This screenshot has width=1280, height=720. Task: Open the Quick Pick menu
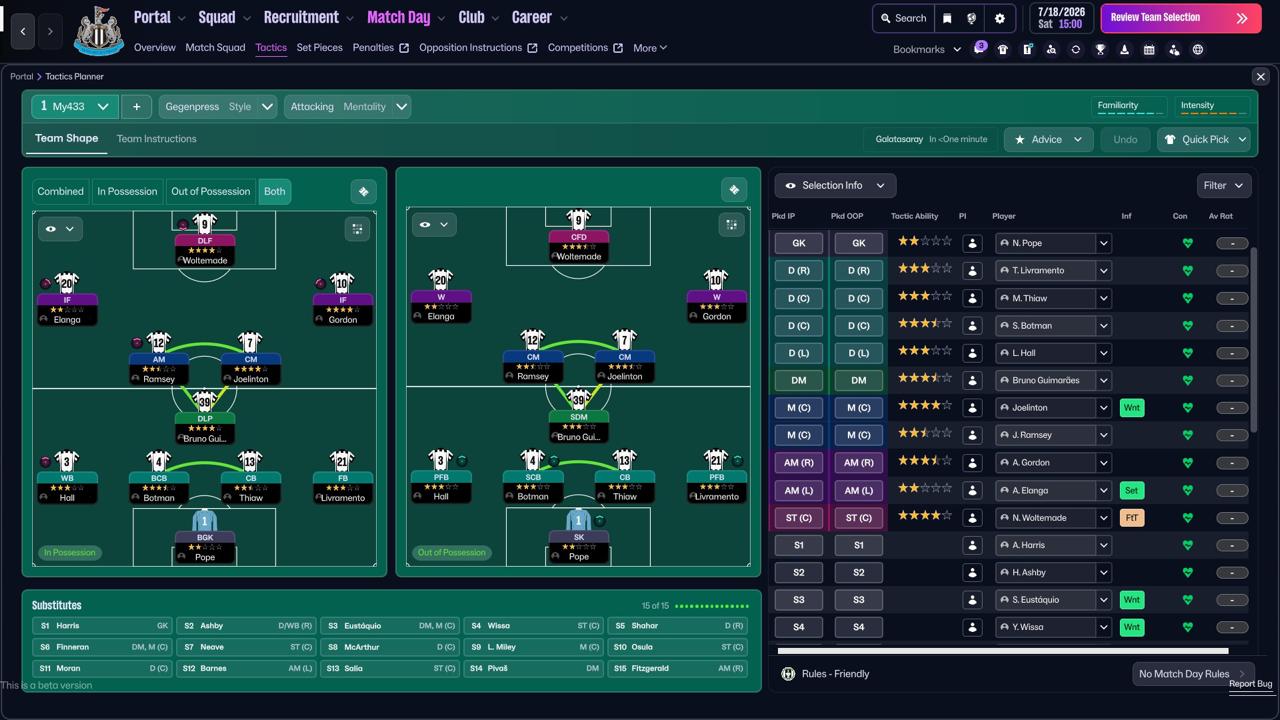[1205, 140]
